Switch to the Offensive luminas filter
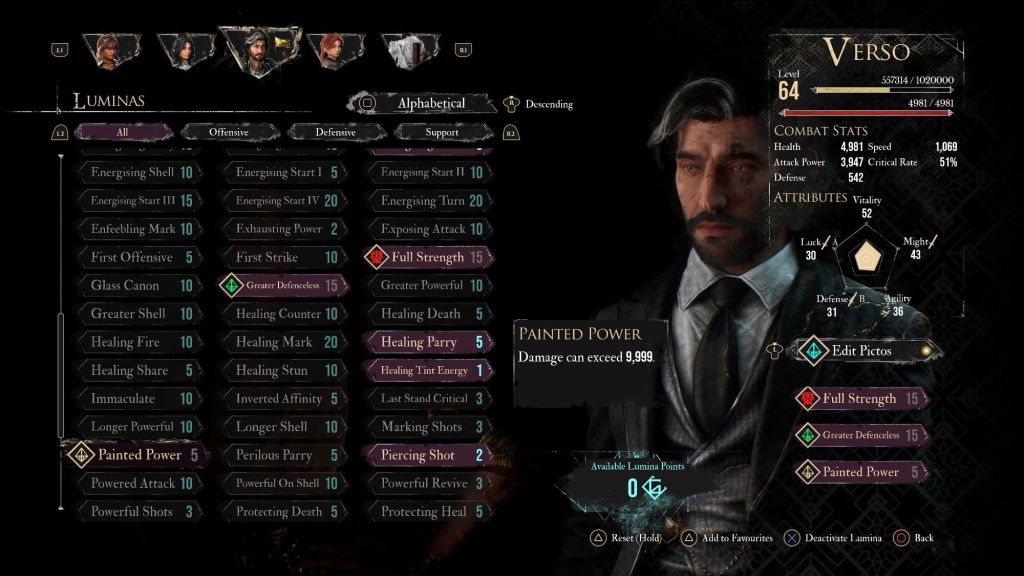The image size is (1024, 576). pyautogui.click(x=229, y=132)
